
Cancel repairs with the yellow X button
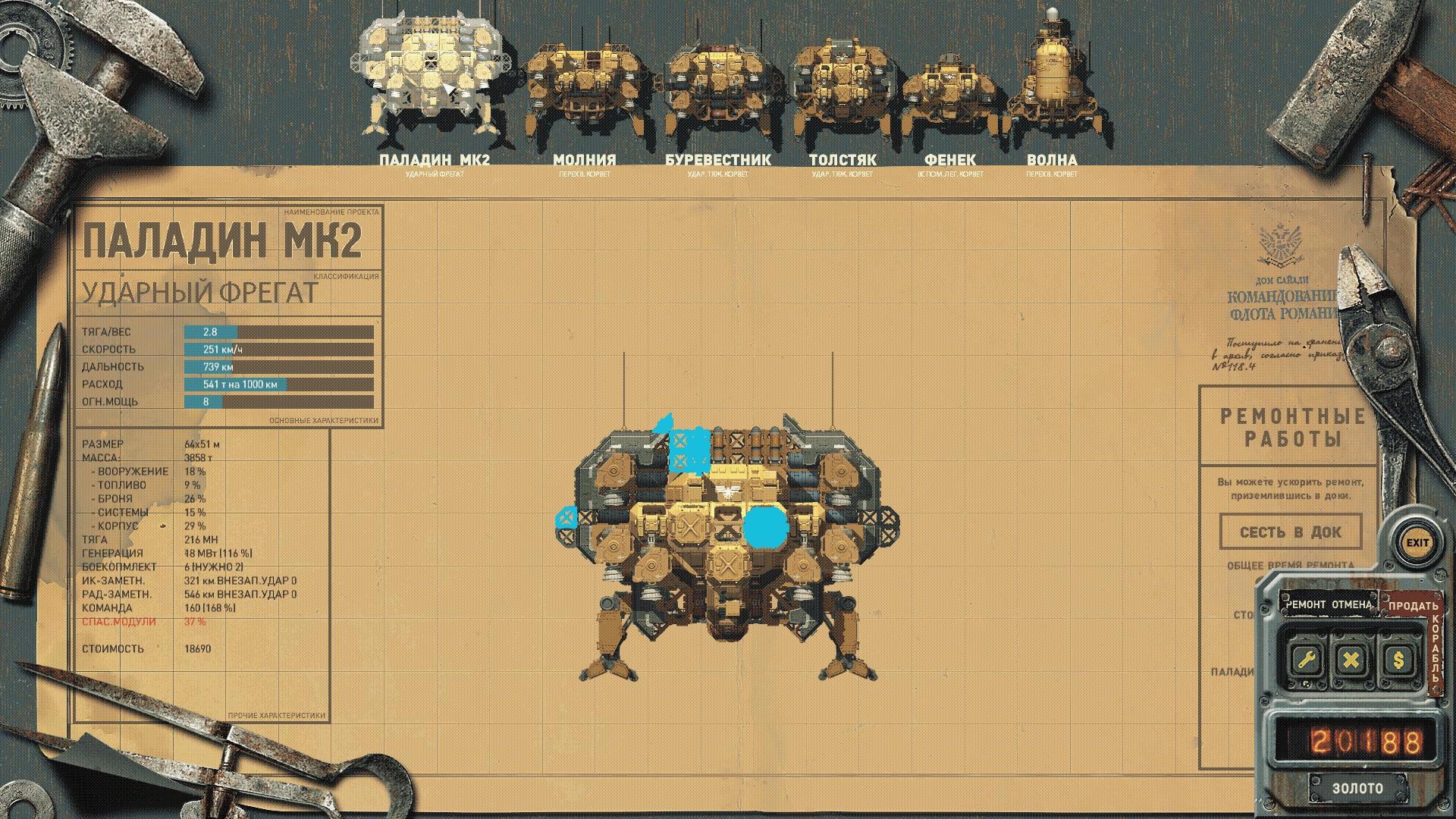click(1351, 659)
